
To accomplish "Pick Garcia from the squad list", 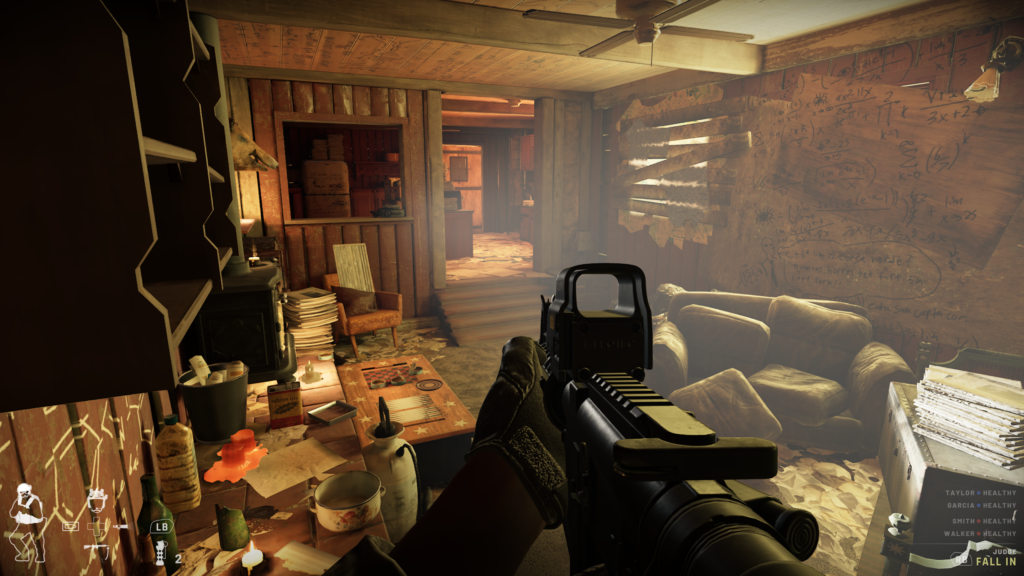I will [x=980, y=507].
